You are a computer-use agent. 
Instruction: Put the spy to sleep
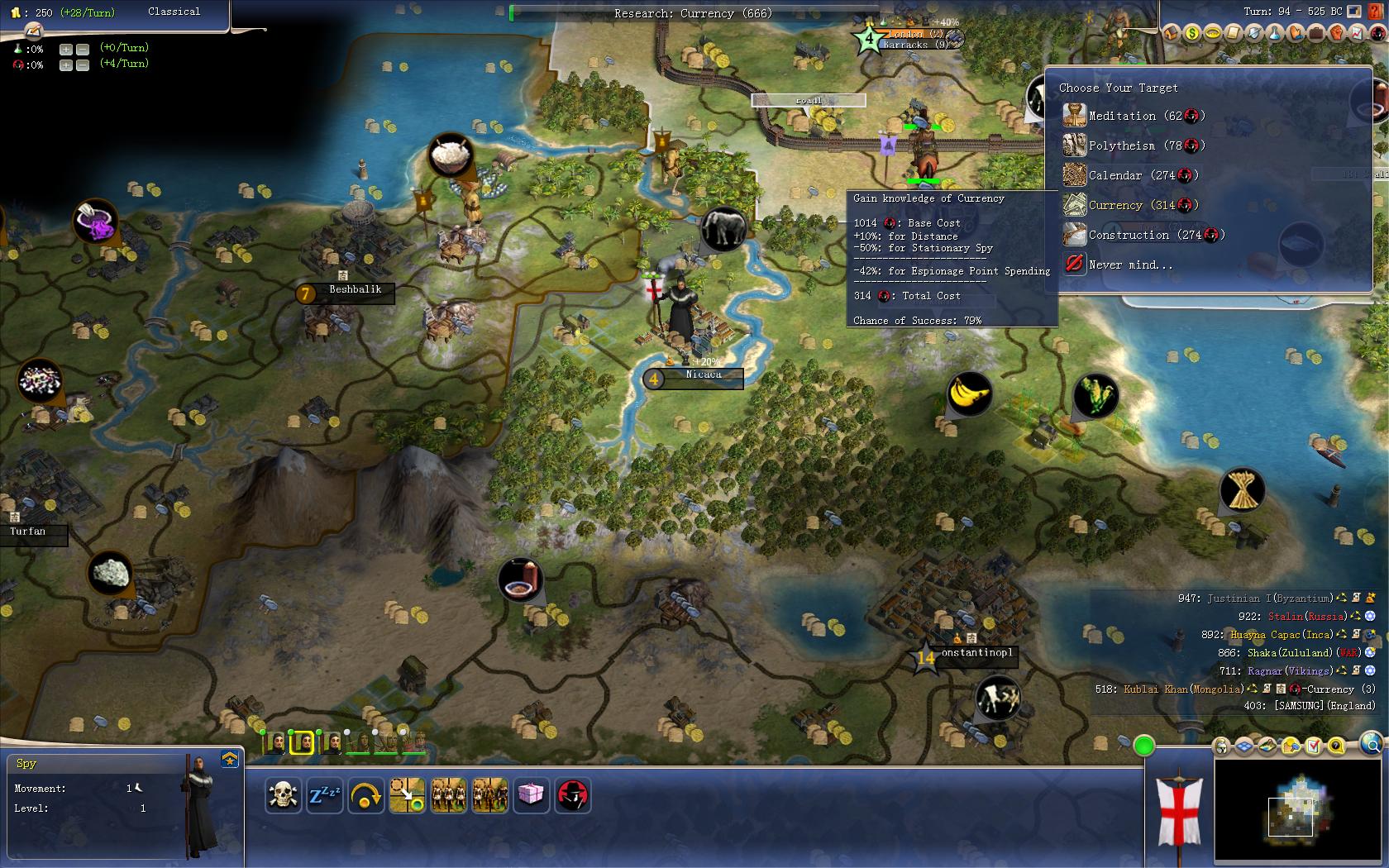coord(324,795)
